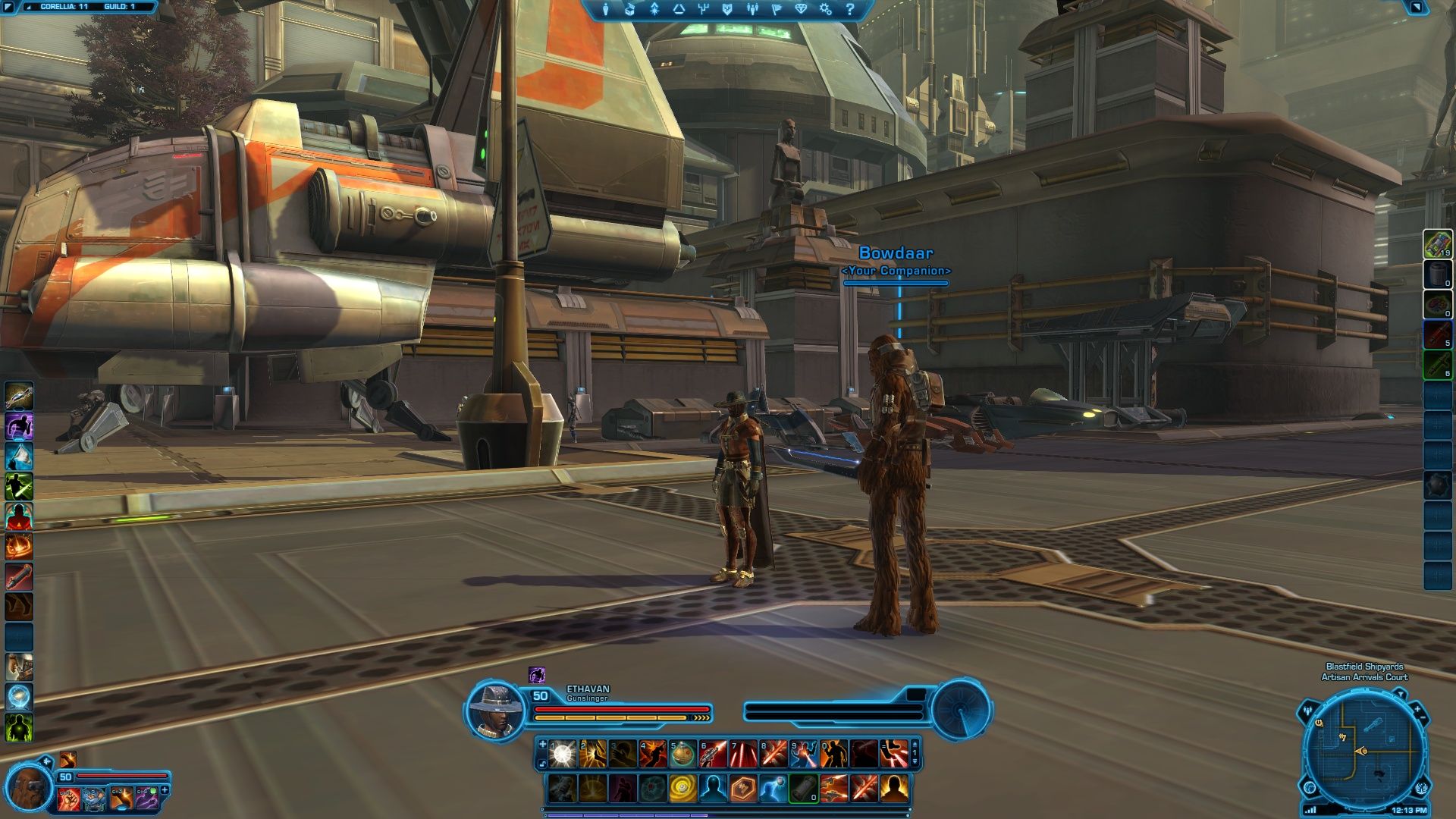Activate the yellow spiral ability on lower bar
Viewport: 1456px width, 819px height.
[x=682, y=789]
